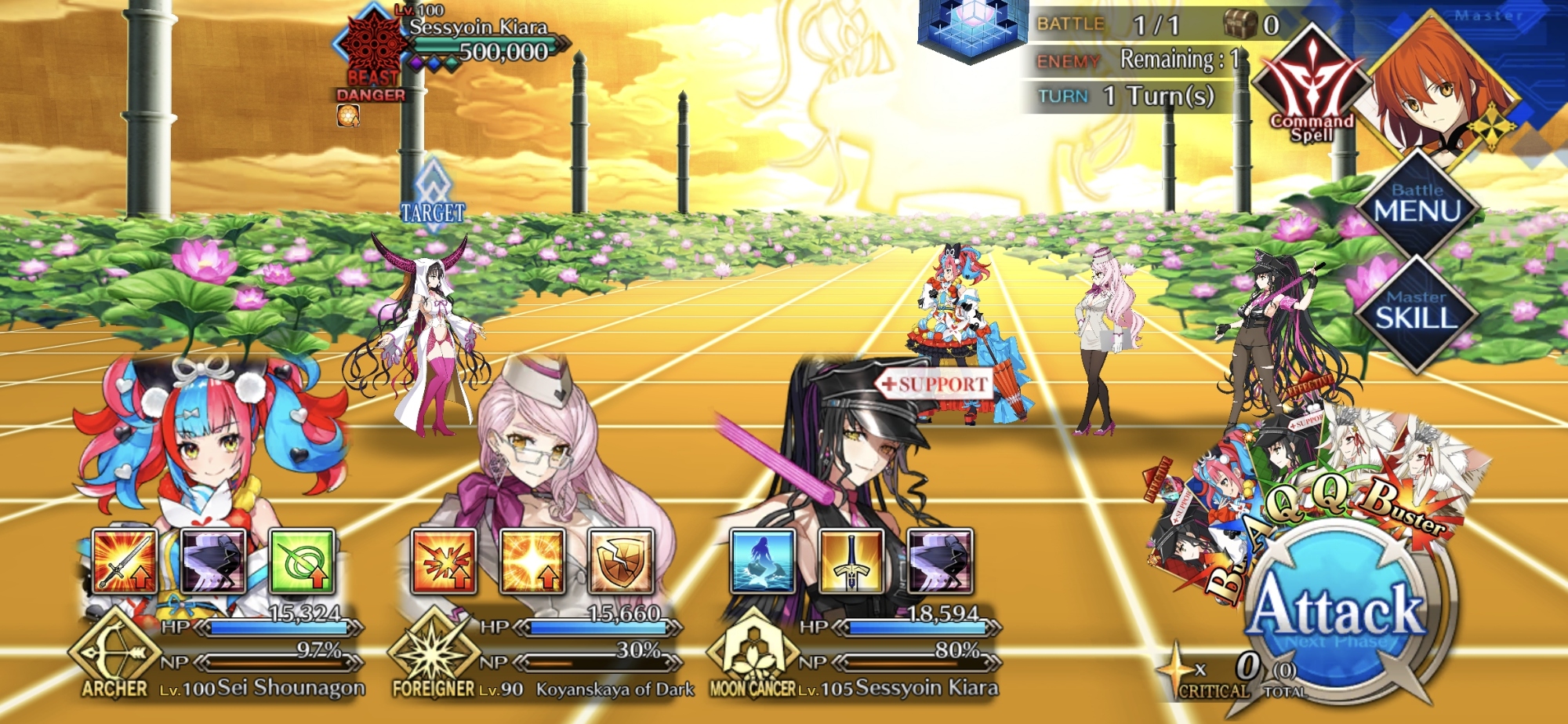Screen dimensions: 1568x724
Task: Activate Sei Shounagon's sword attack-up skill
Action: pos(124,561)
